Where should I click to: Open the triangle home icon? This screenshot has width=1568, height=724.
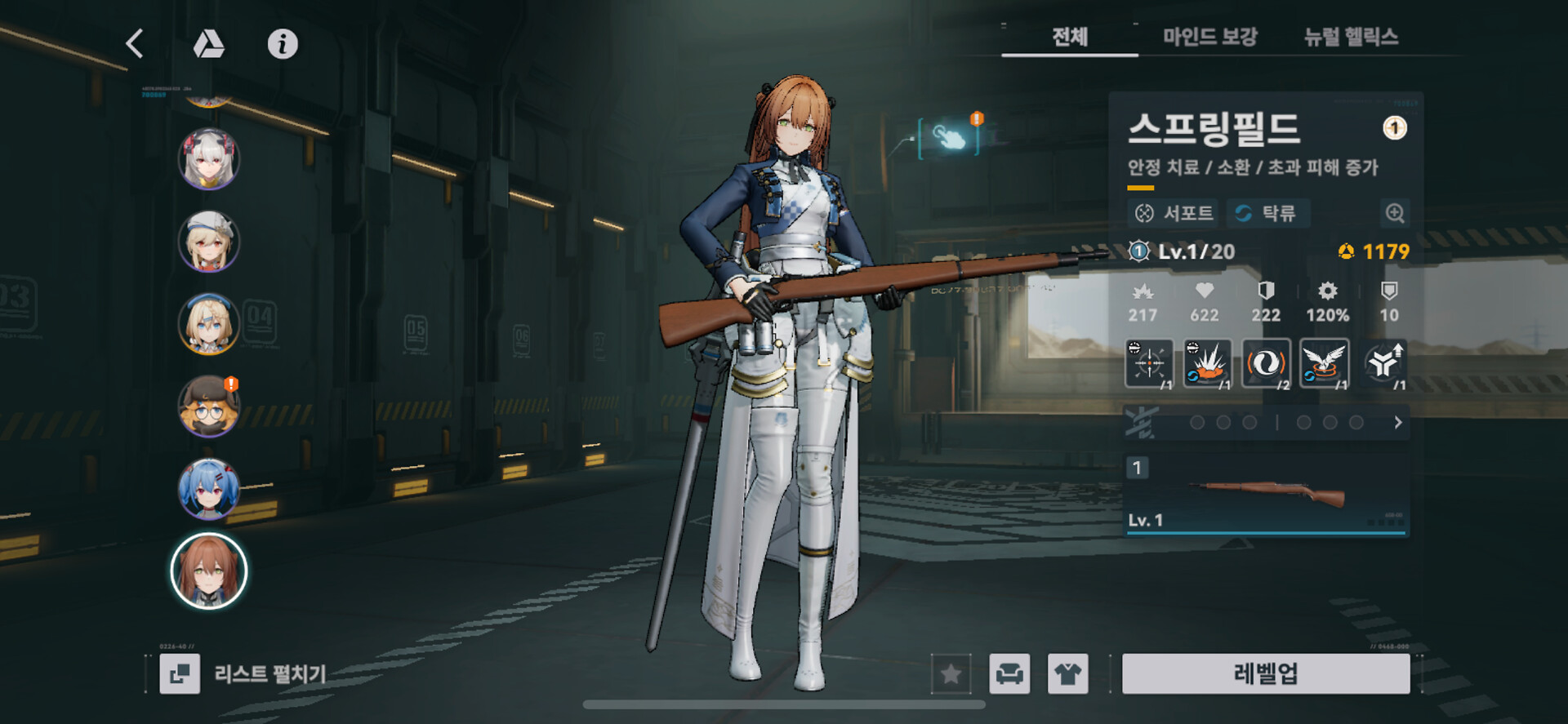[x=208, y=44]
